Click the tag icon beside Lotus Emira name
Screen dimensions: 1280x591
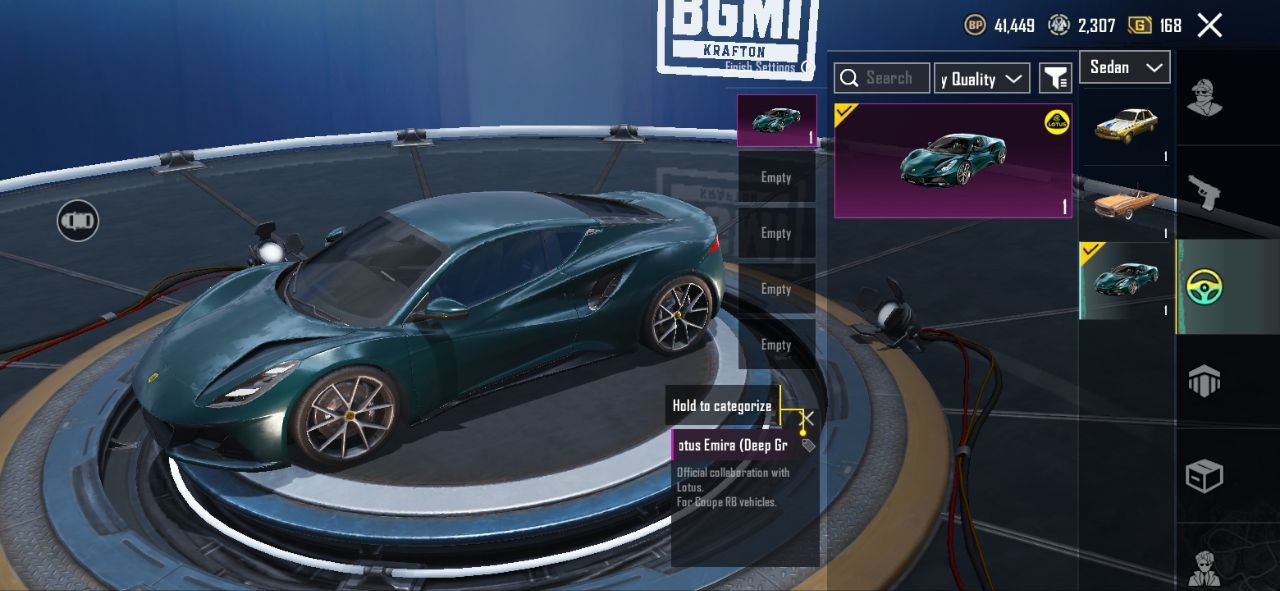808,445
